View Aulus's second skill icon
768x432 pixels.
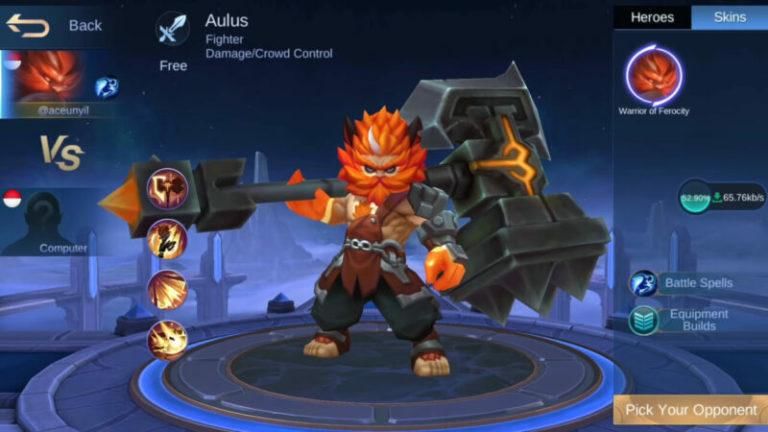point(166,238)
